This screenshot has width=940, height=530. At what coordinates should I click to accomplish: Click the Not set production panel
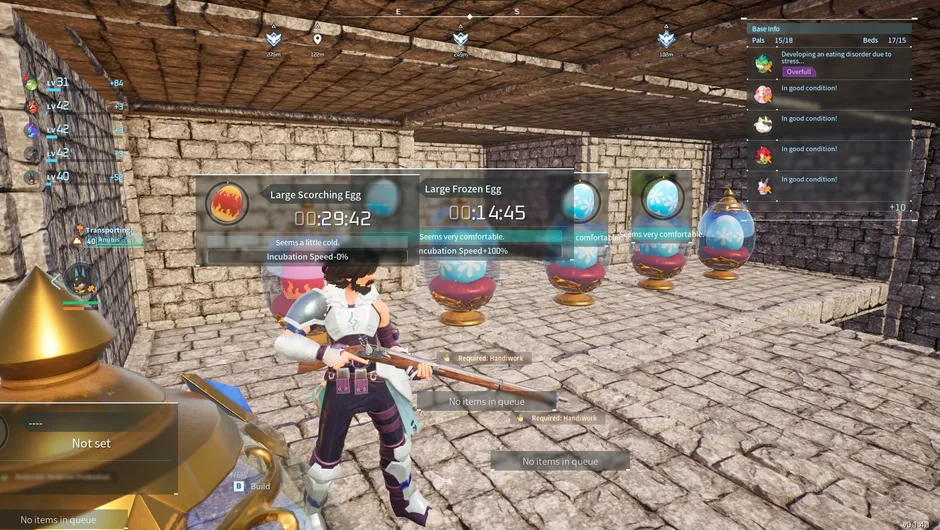coord(90,443)
